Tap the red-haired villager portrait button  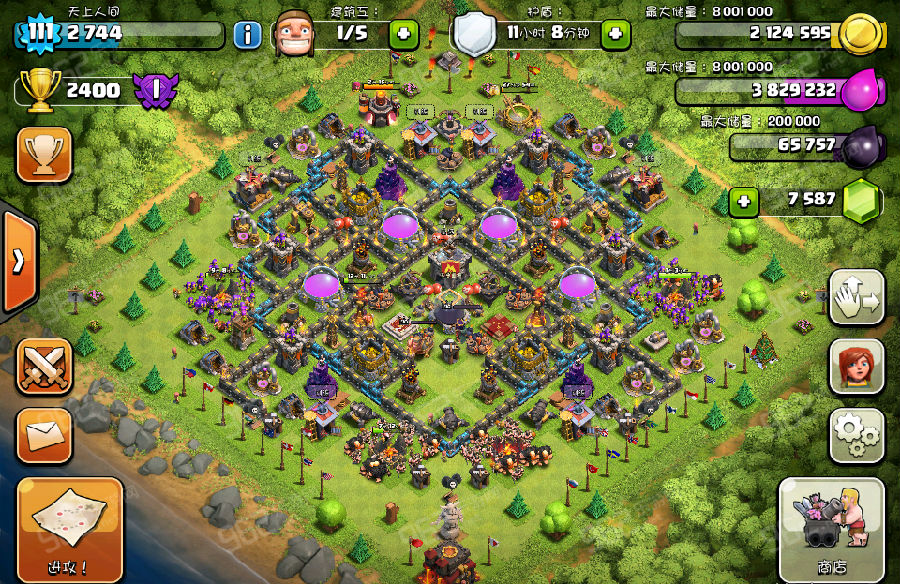point(856,366)
